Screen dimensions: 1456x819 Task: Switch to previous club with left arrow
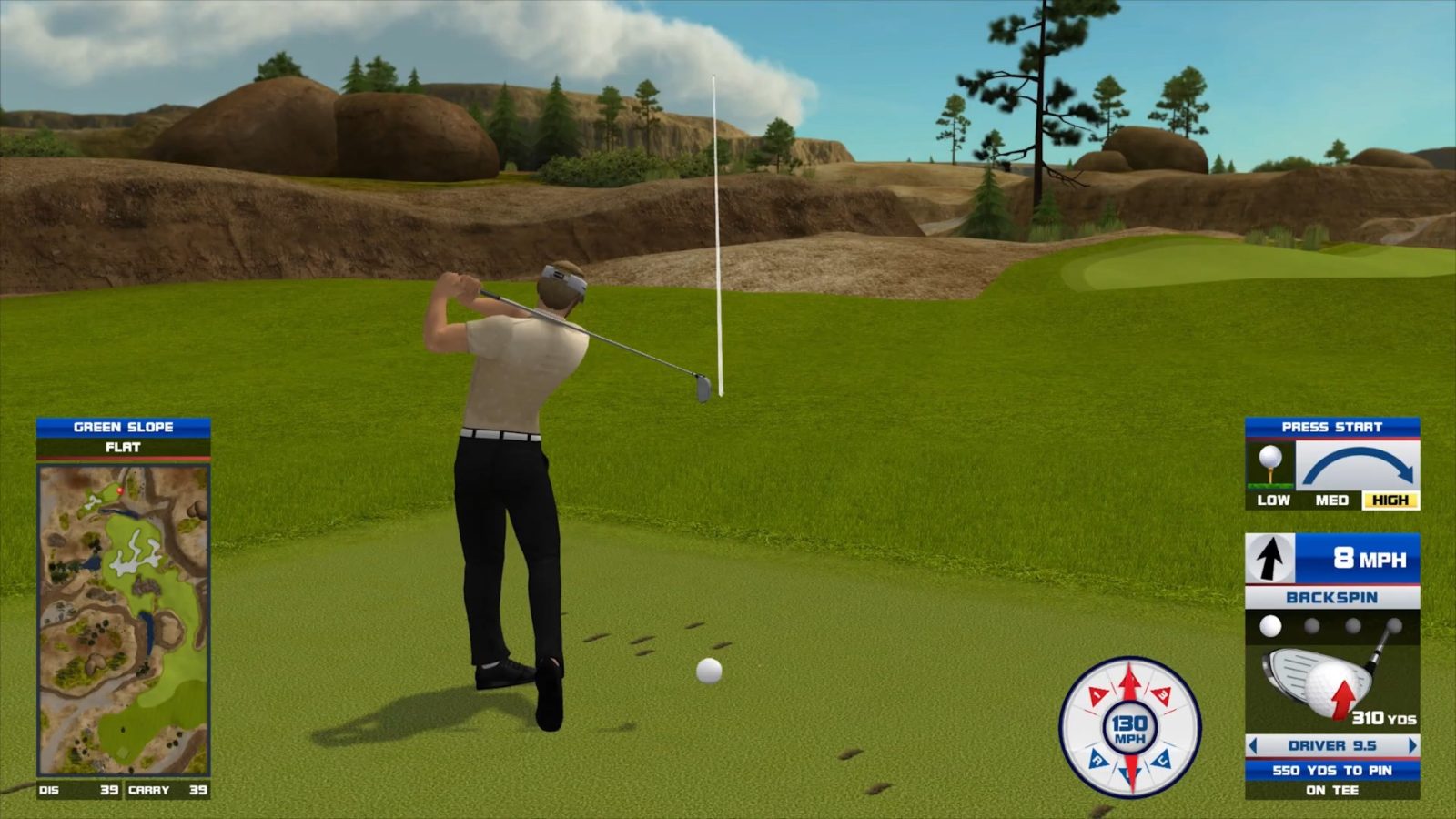[x=1253, y=746]
